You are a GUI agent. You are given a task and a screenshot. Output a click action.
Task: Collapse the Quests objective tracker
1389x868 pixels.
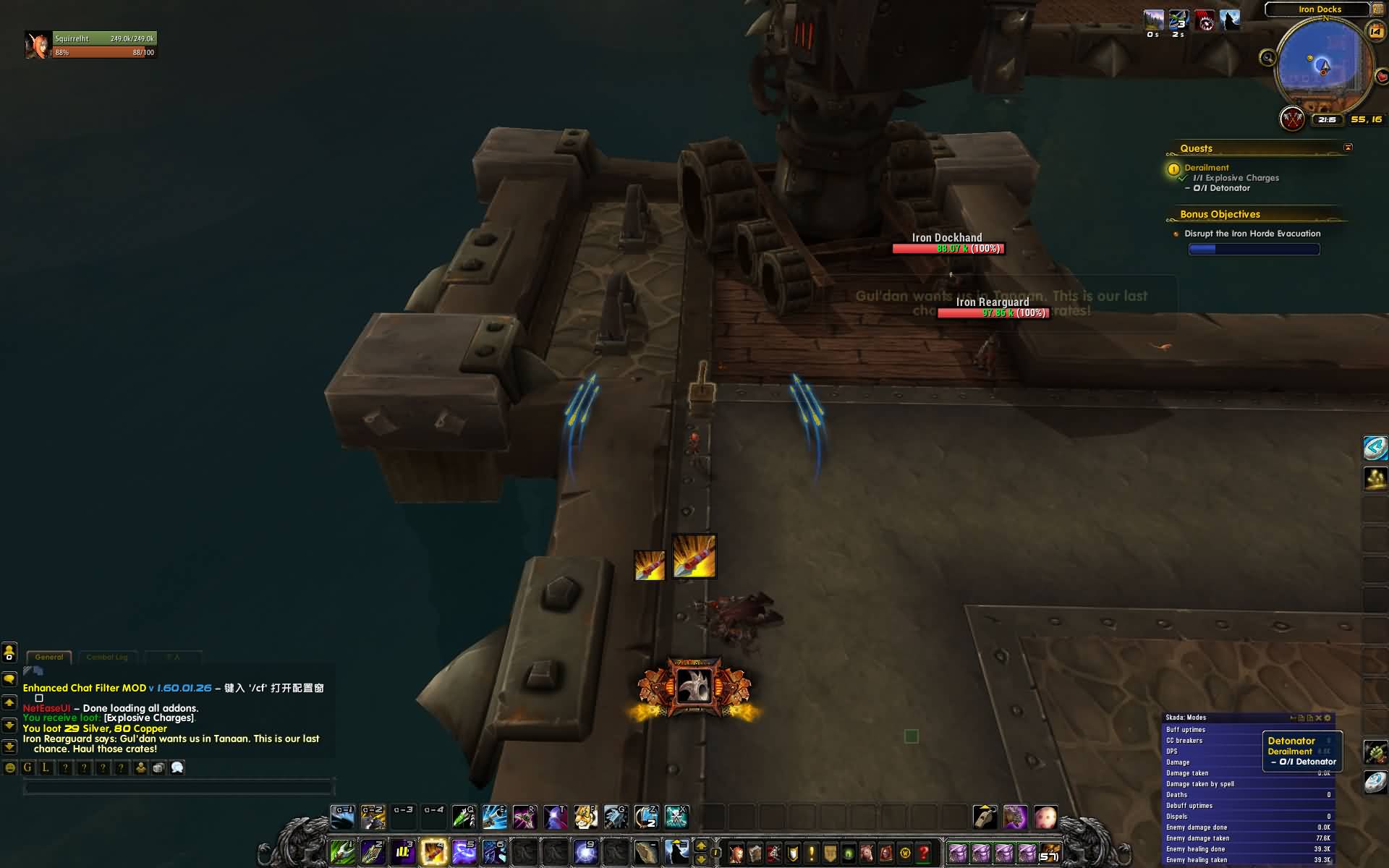pos(1348,148)
